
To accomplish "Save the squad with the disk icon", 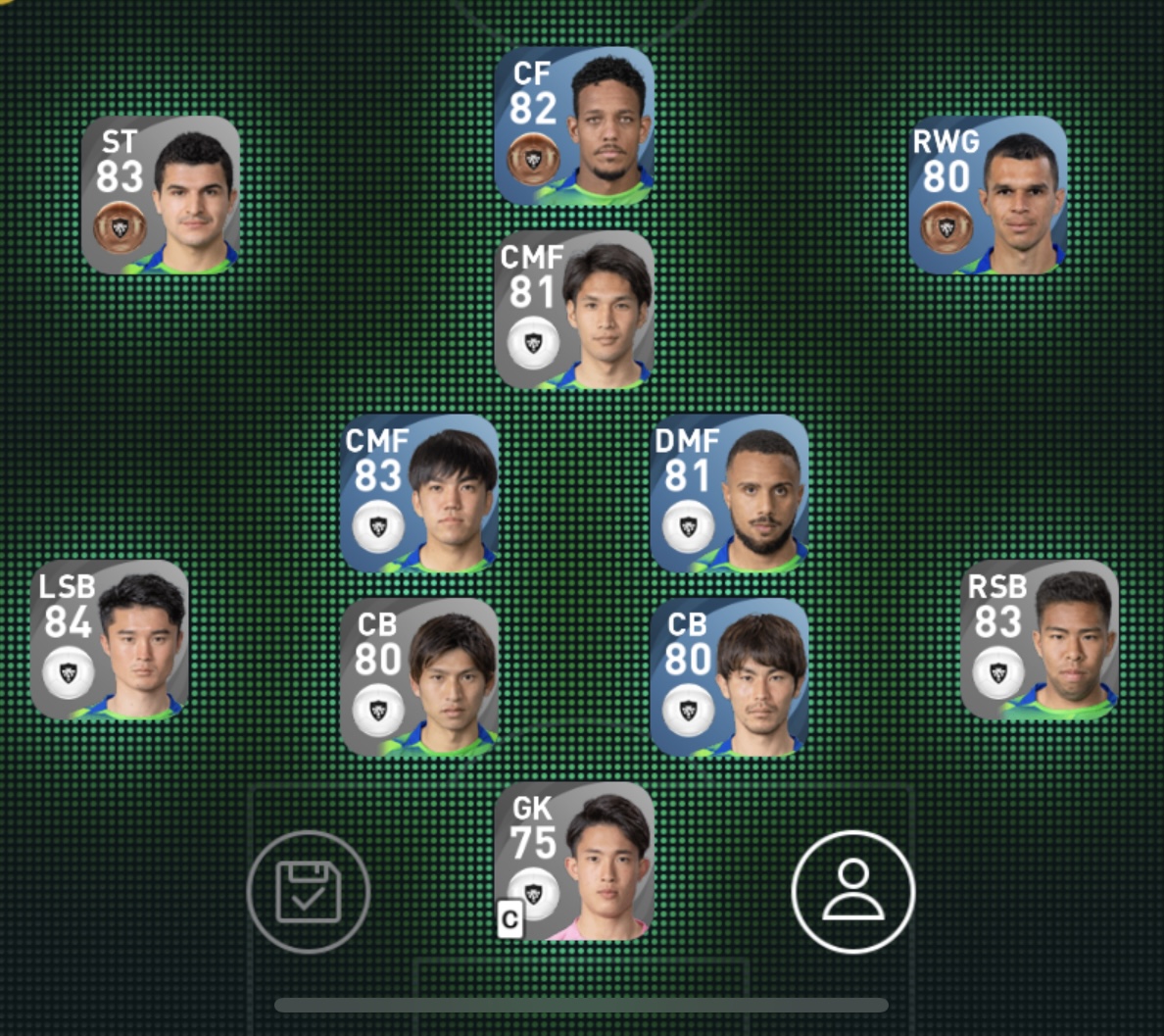I will (x=309, y=892).
